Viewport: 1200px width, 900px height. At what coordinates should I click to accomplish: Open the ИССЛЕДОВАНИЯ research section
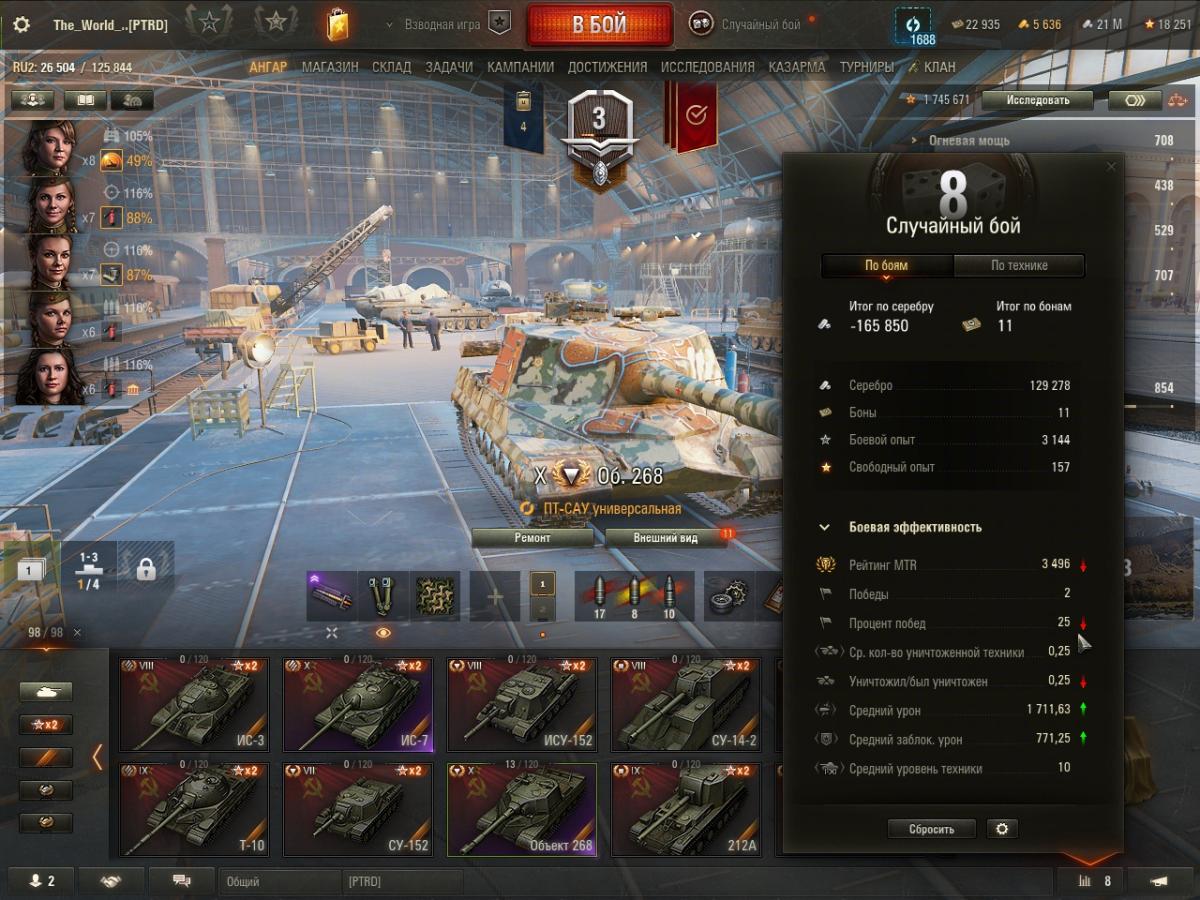(x=707, y=67)
